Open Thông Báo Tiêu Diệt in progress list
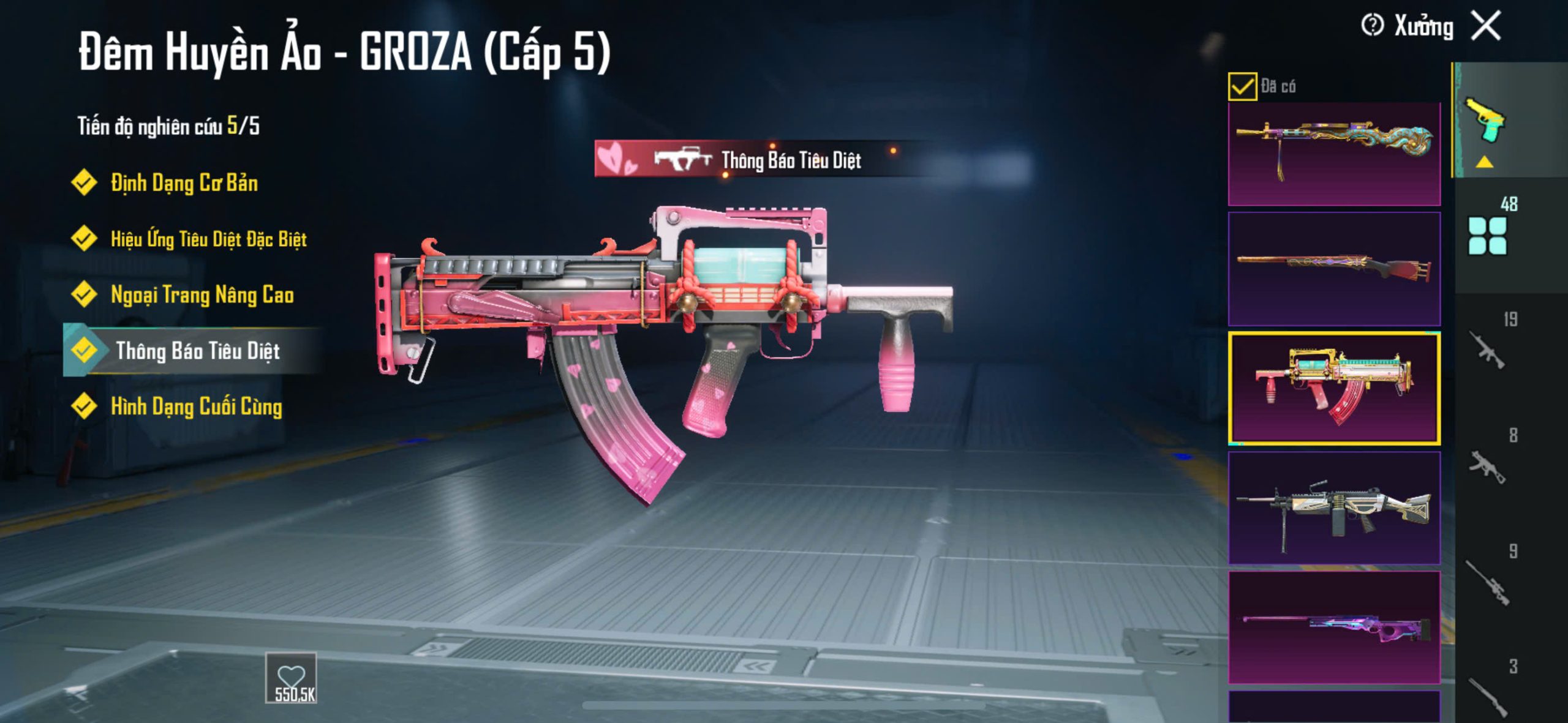Screen dimensions: 1568x723 [x=197, y=351]
